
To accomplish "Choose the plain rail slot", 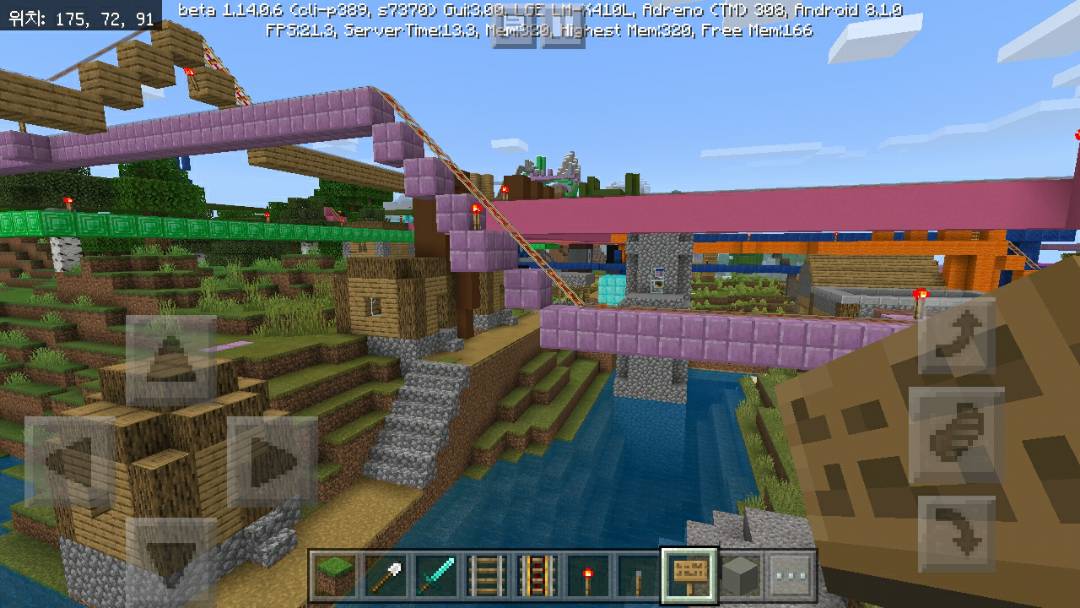I will click(486, 577).
